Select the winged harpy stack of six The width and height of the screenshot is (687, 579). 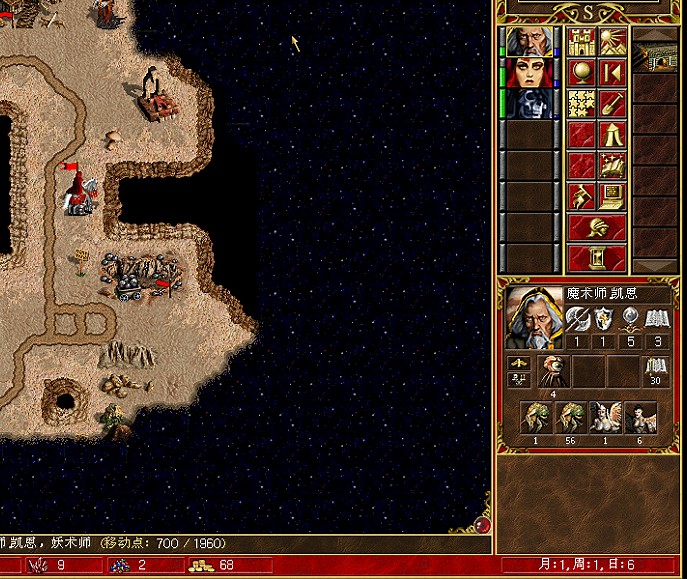(641, 418)
